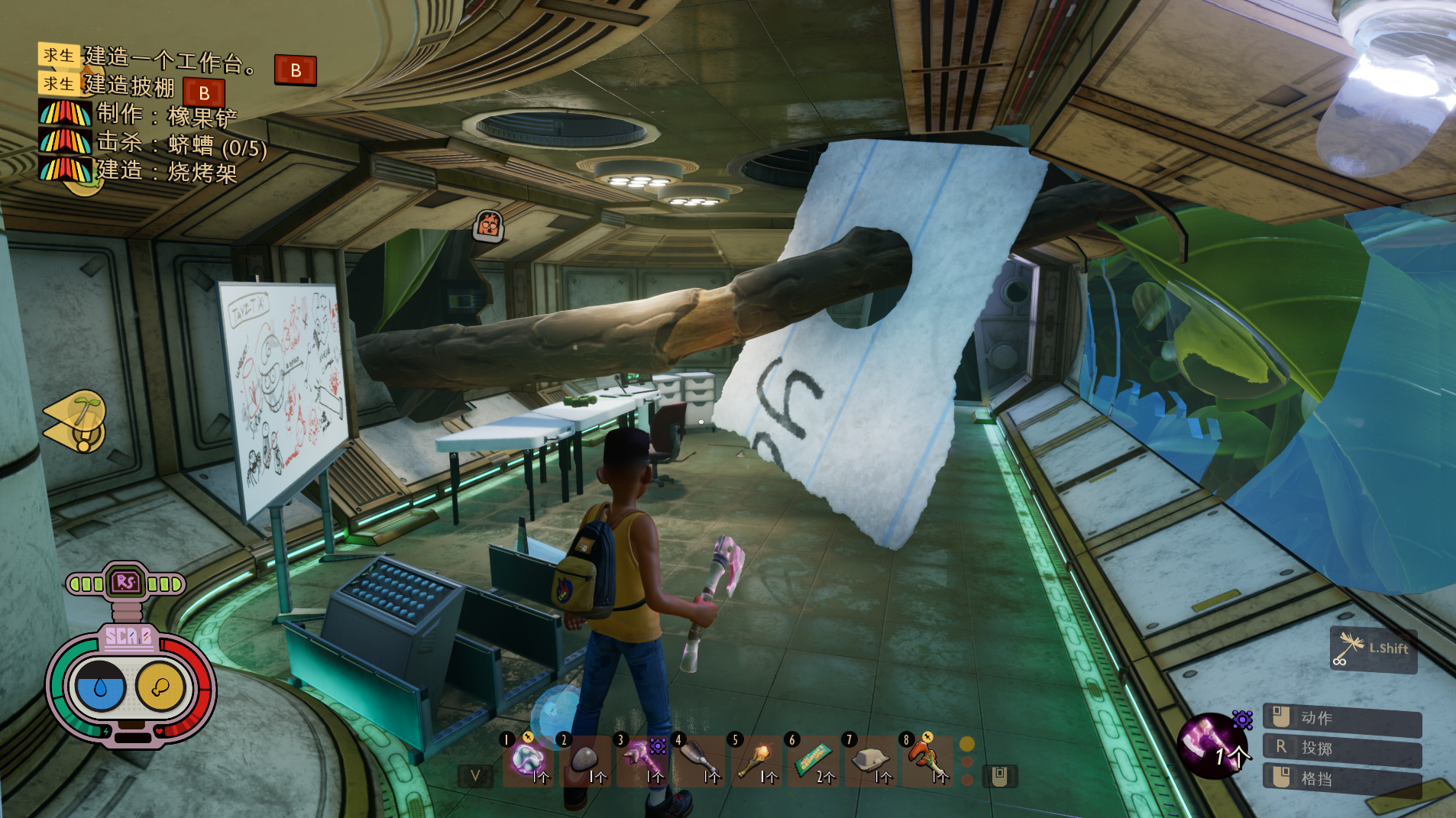The height and width of the screenshot is (818, 1456).
Task: Open the 建造披棚 survival objective
Action: click(129, 86)
